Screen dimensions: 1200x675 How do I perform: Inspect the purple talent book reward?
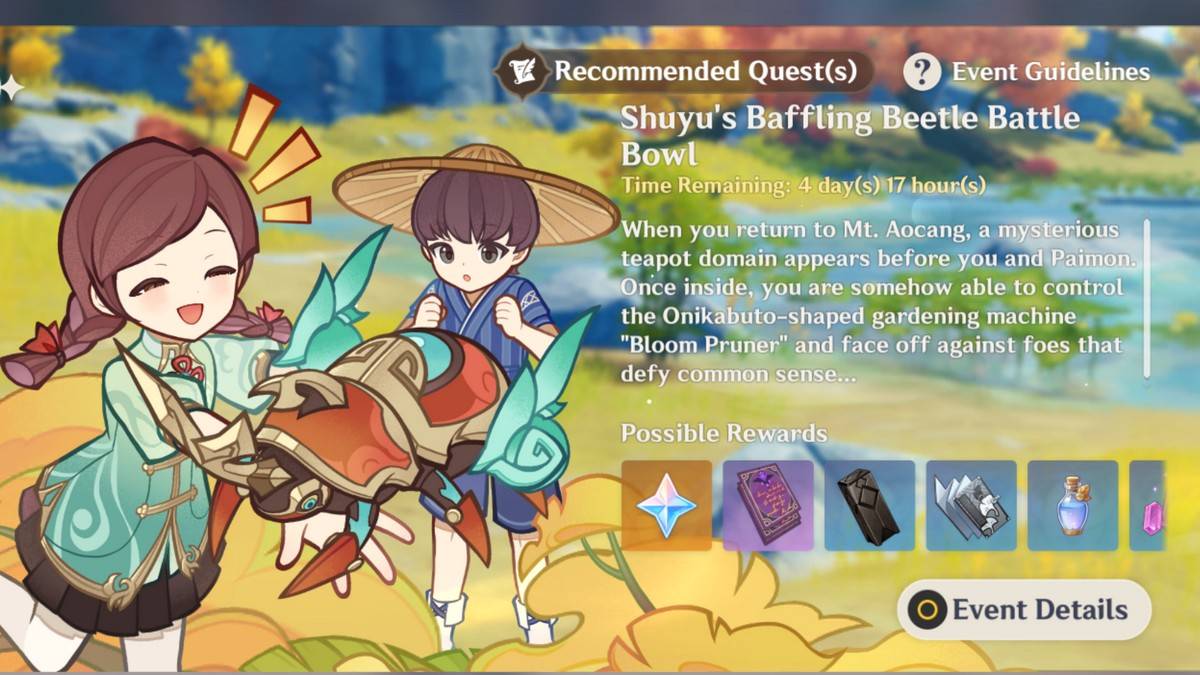pos(768,505)
